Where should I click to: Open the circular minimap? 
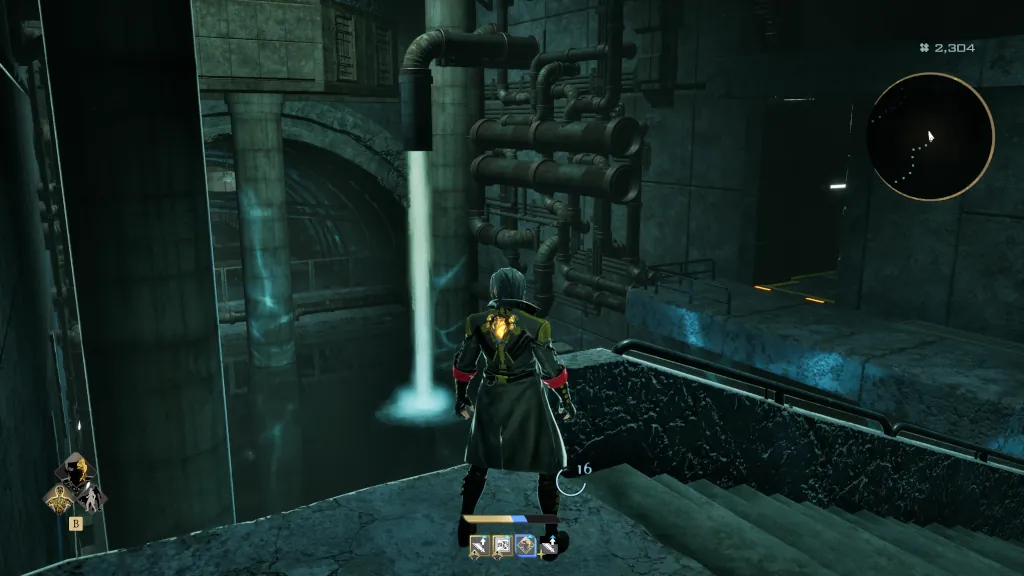pyautogui.click(x=930, y=137)
